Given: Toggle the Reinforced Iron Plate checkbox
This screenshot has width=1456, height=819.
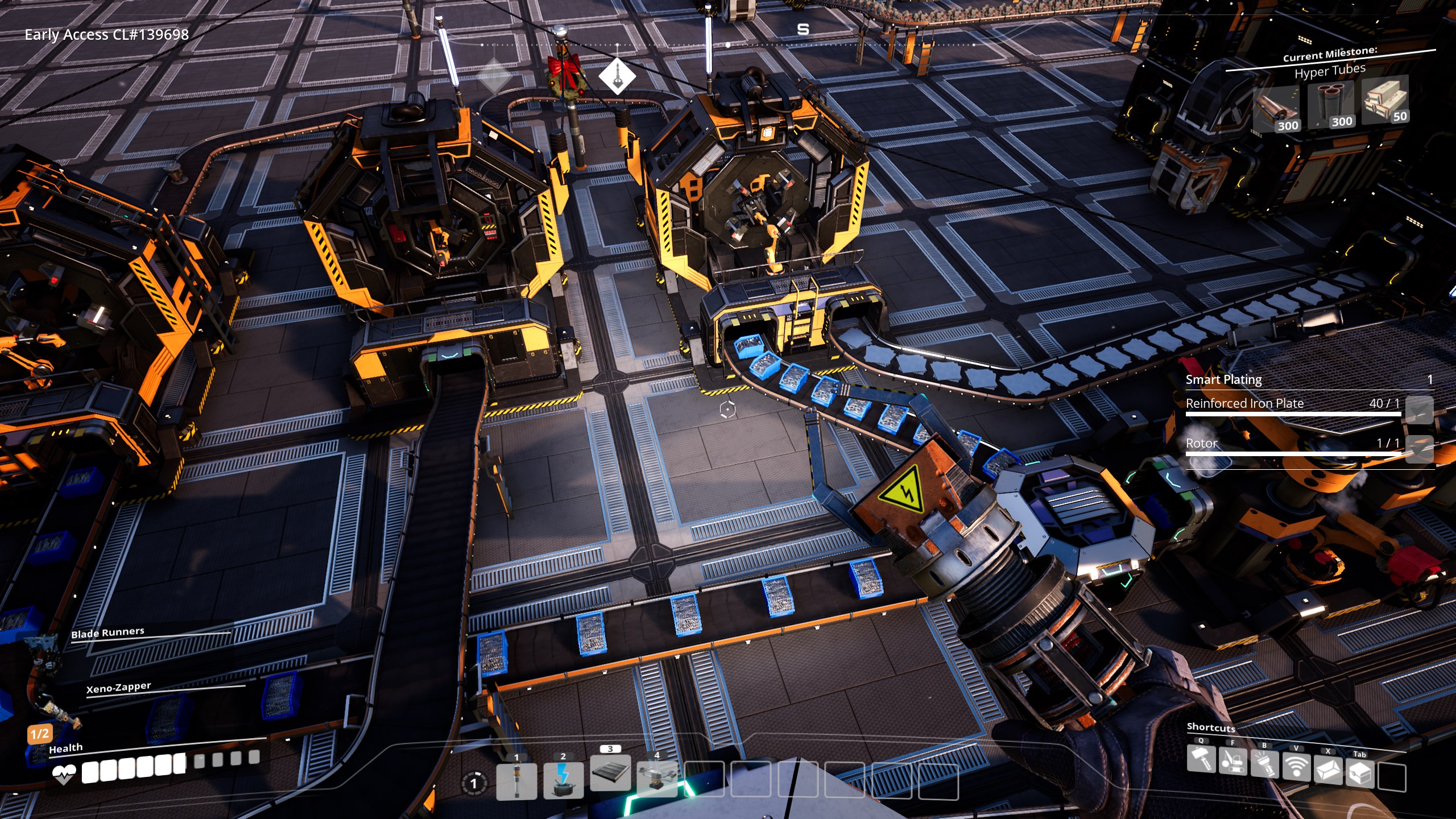Looking at the screenshot, I should [1419, 409].
